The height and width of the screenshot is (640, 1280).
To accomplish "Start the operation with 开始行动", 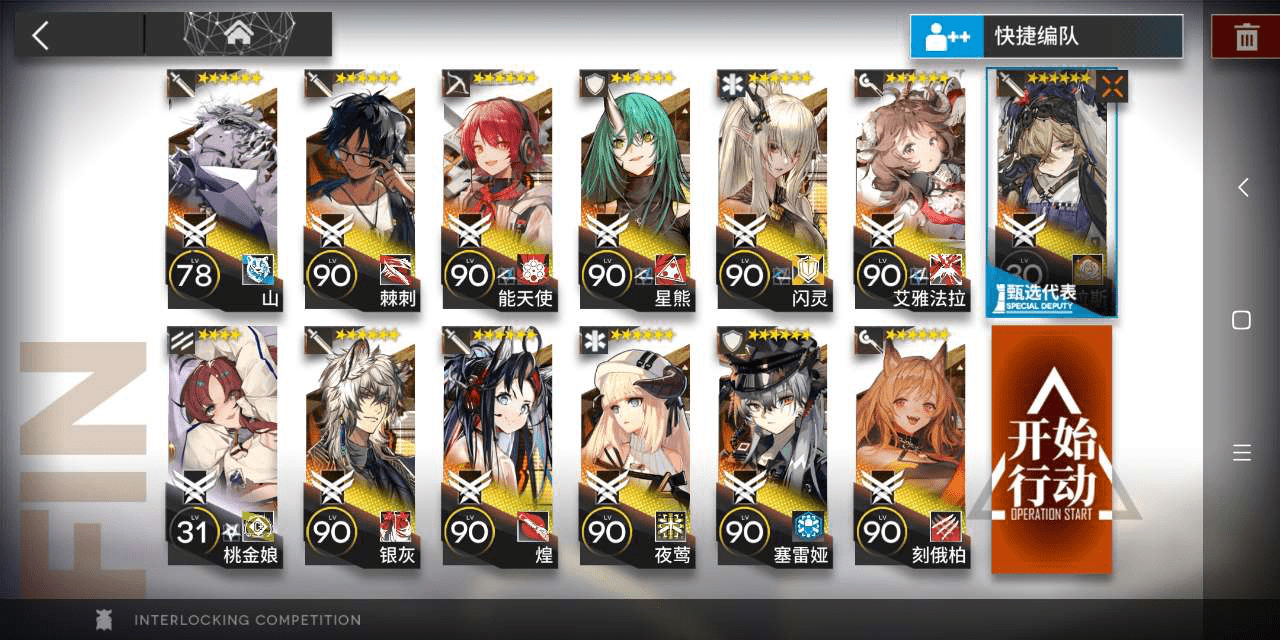I will point(1051,449).
